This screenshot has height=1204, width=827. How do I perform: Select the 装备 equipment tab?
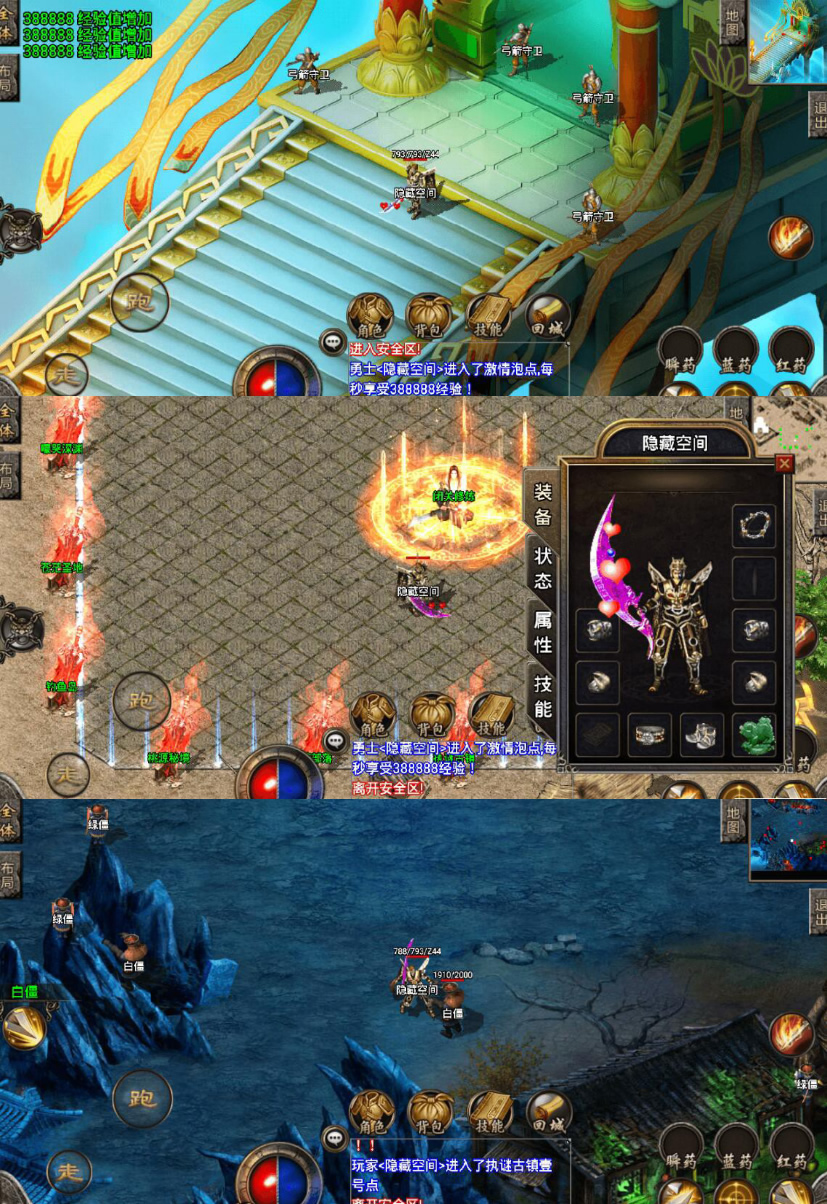point(543,504)
